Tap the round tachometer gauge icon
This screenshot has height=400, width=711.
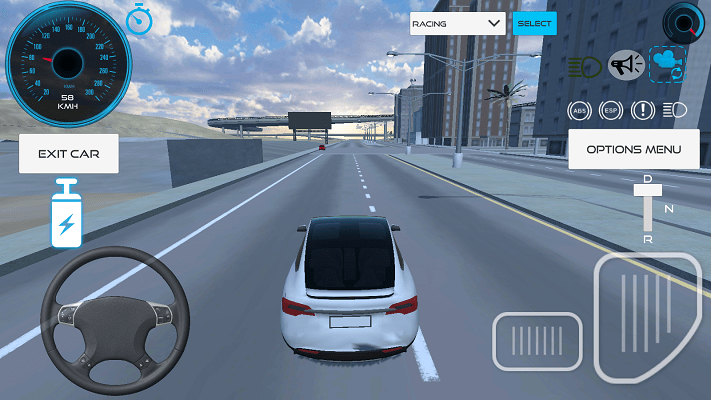point(684,20)
